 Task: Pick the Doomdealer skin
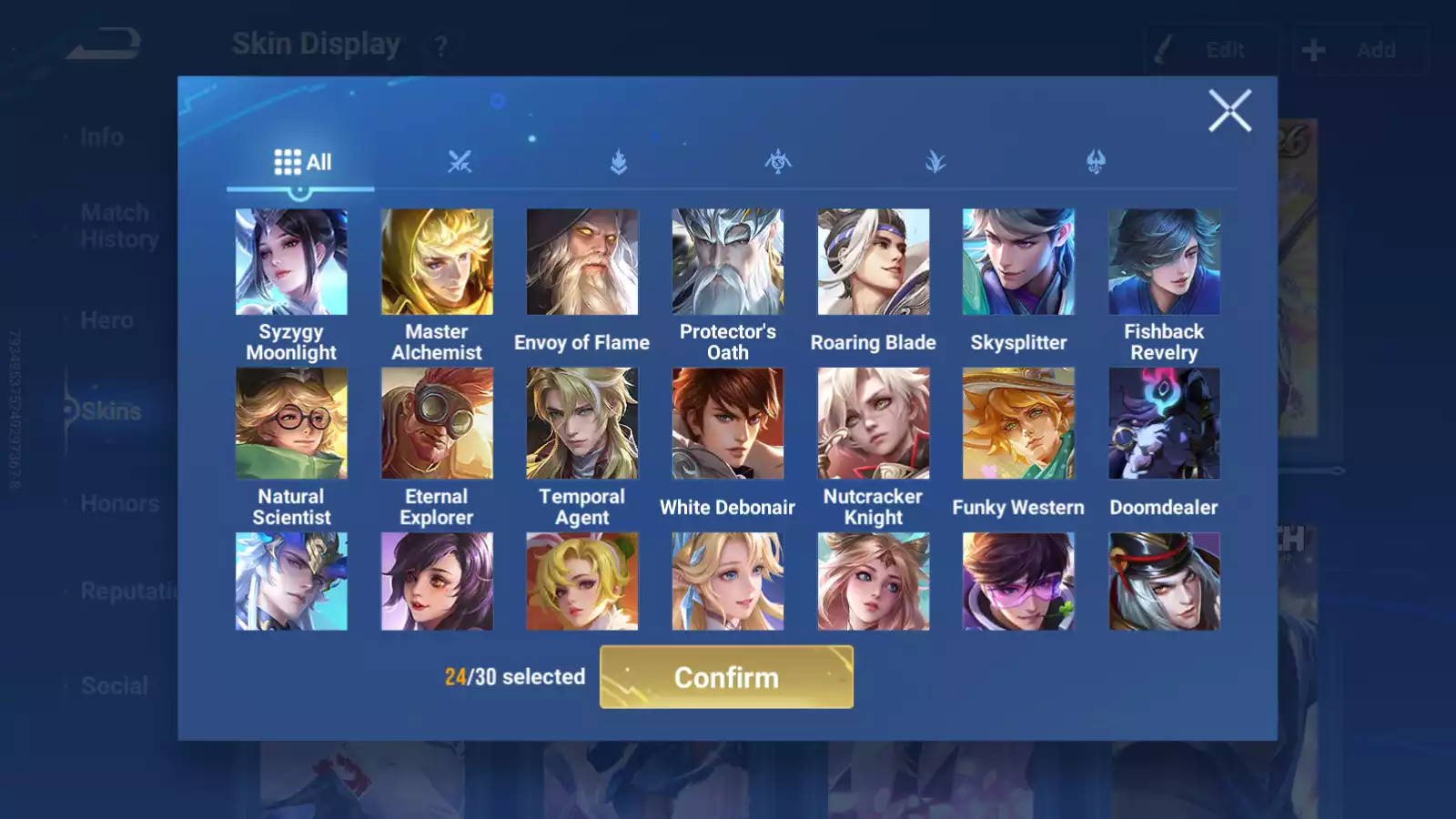tap(1164, 423)
